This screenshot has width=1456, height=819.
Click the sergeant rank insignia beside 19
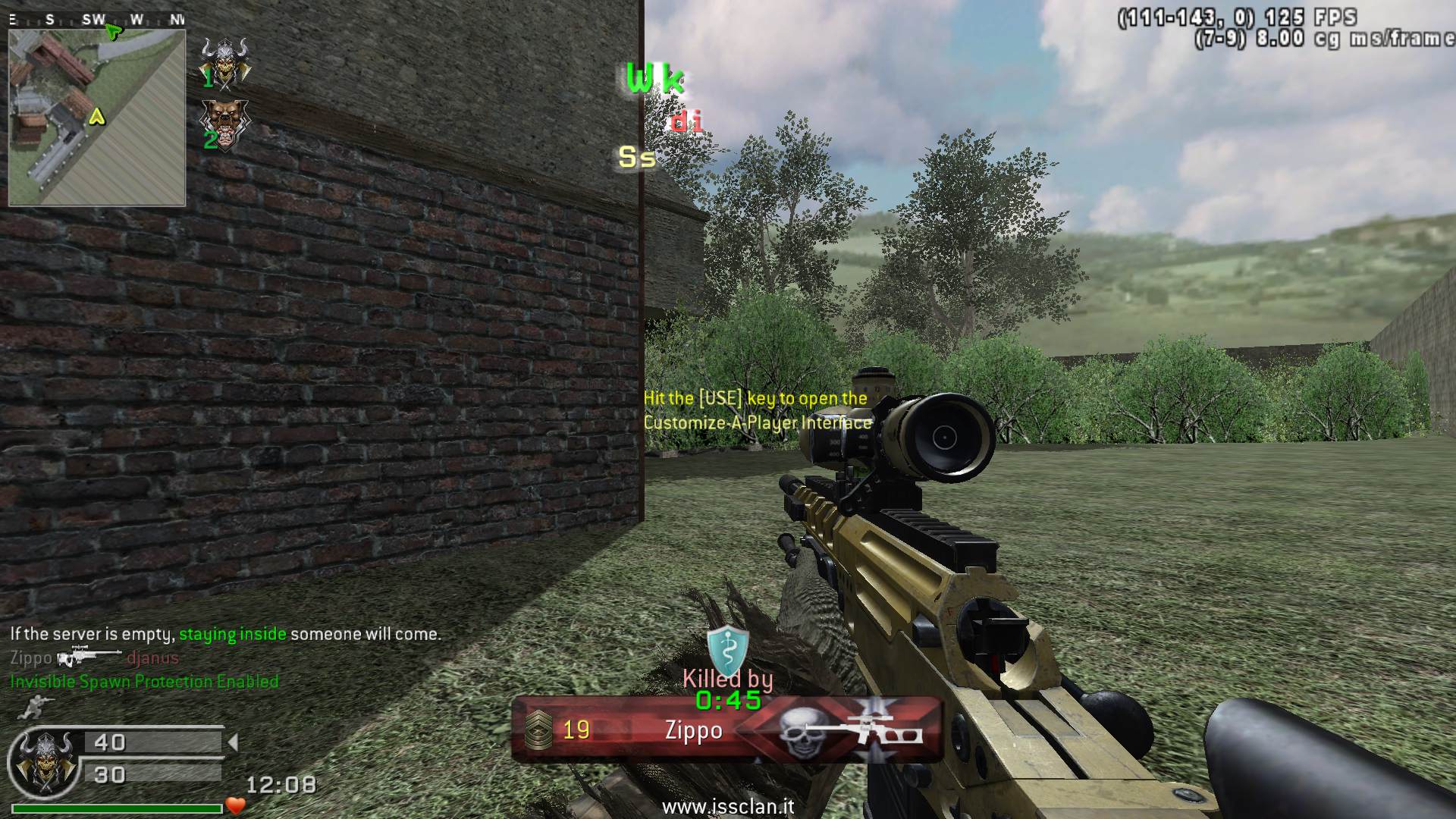pyautogui.click(x=538, y=730)
